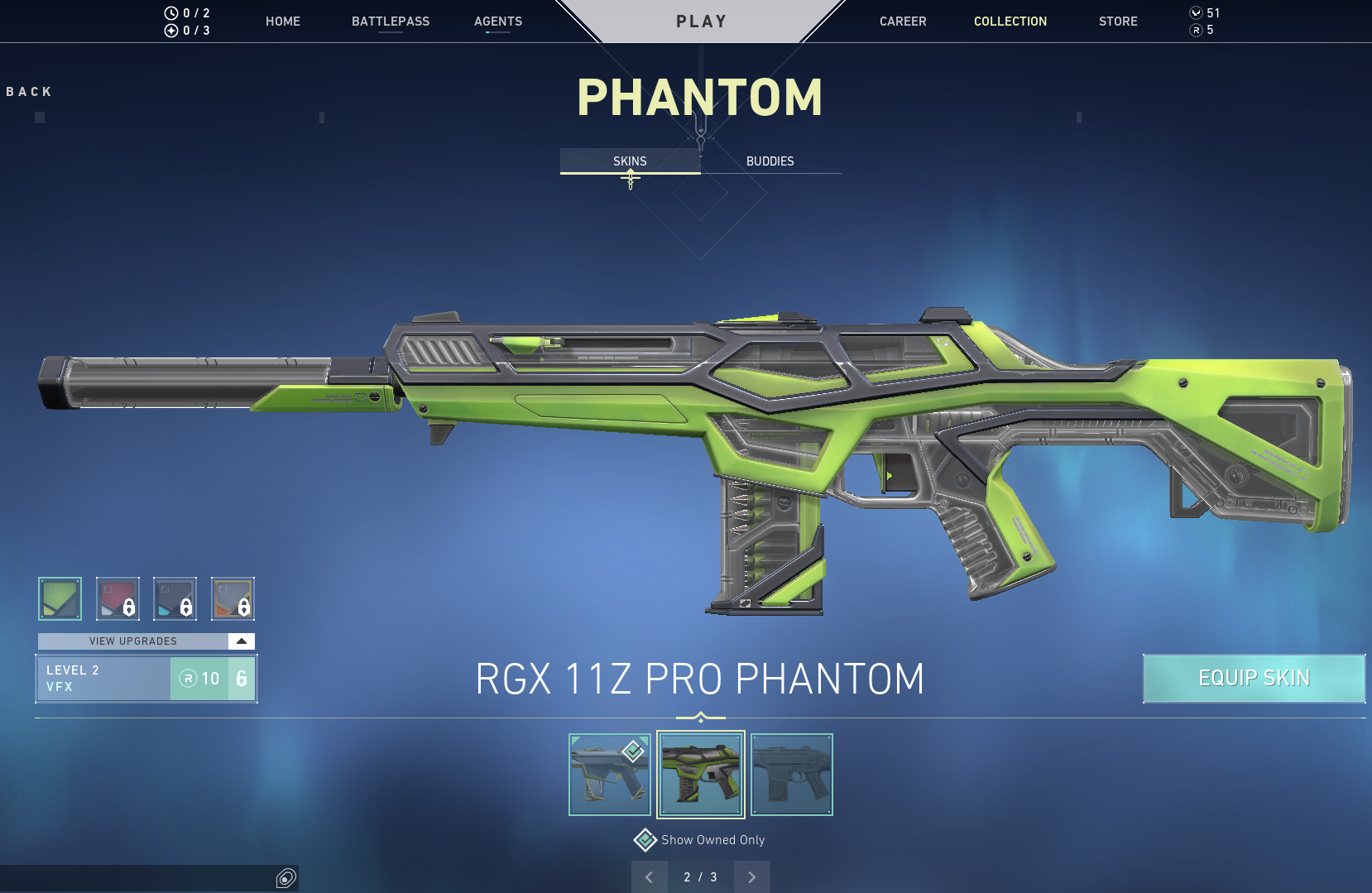Open the COLLECTION menu item
Screen dimensions: 1372x893
point(1010,21)
